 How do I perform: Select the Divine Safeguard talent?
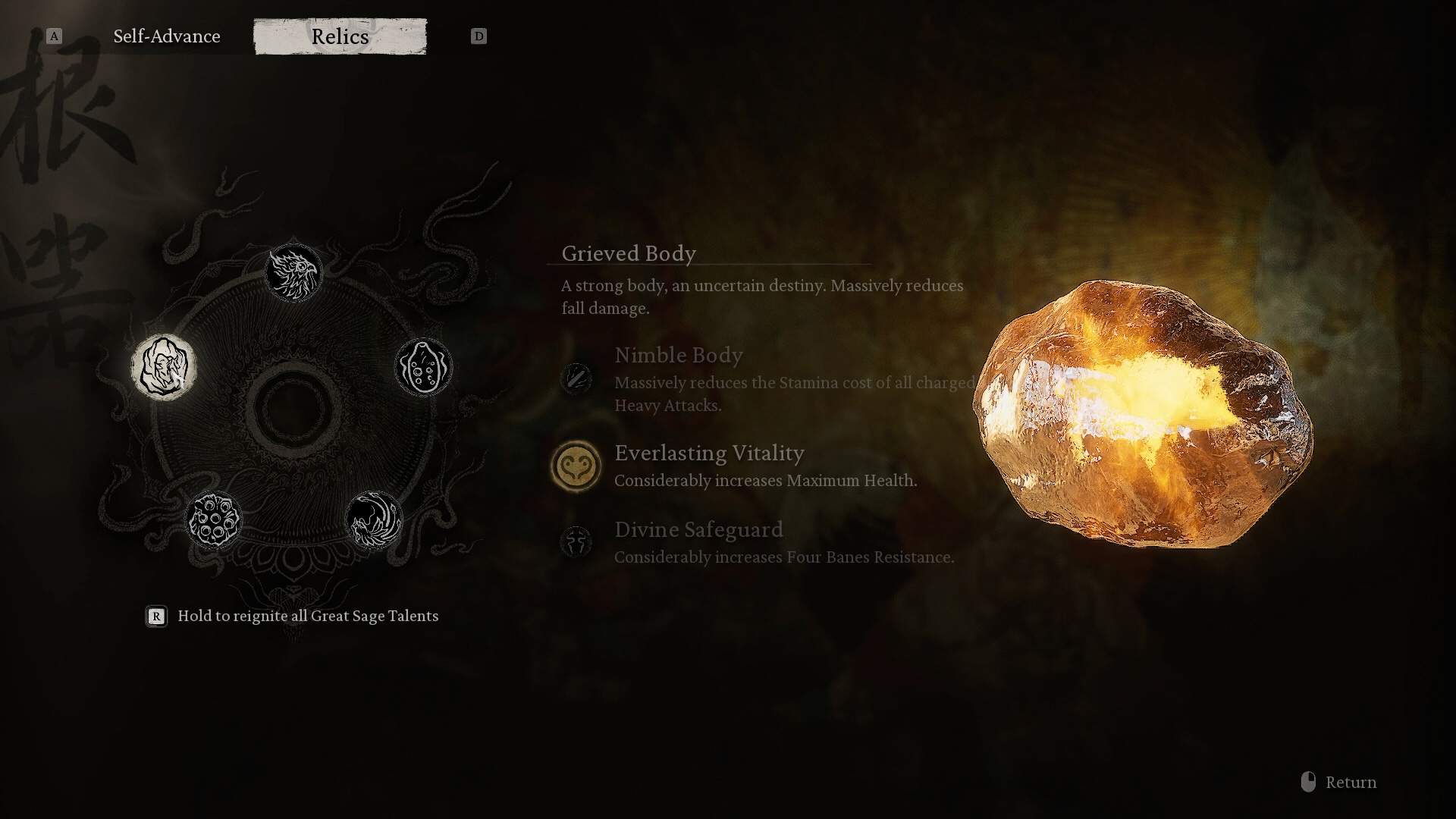click(x=576, y=541)
